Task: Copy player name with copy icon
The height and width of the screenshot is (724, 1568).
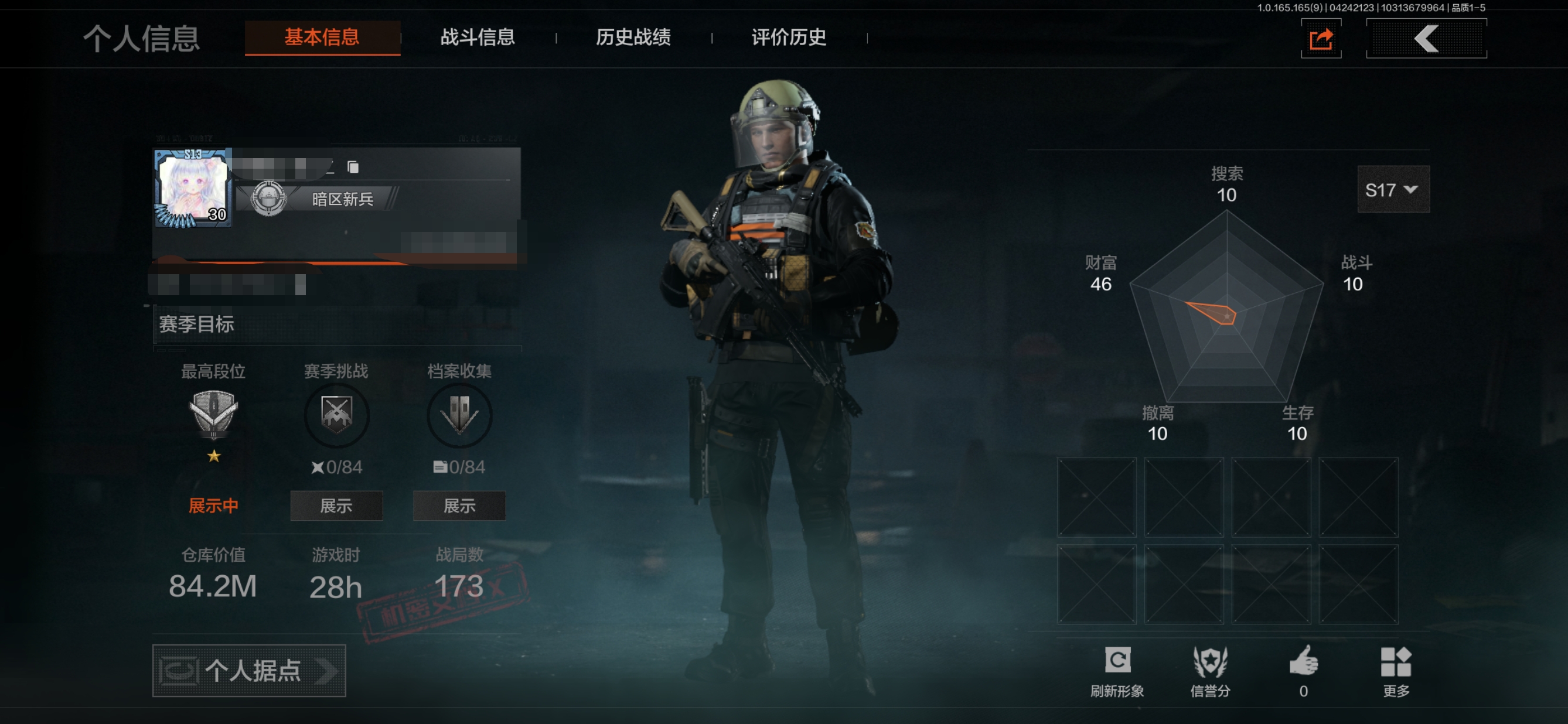Action: tap(353, 167)
